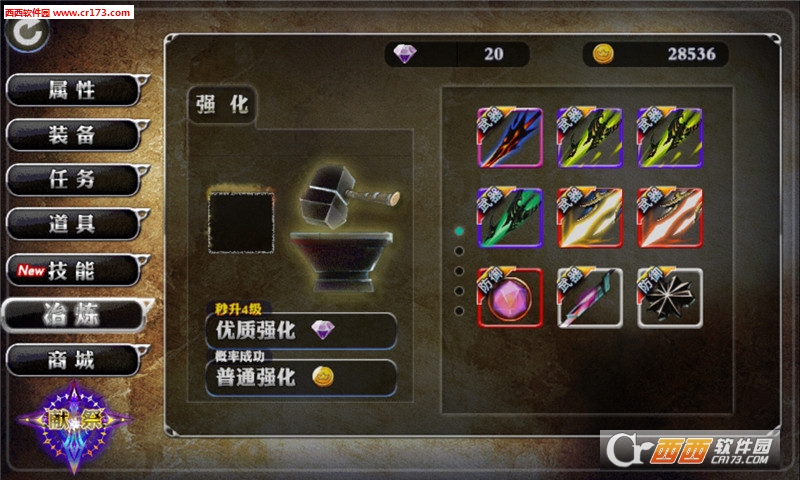Show the 技能 skills menu
The width and height of the screenshot is (800, 480).
(73, 270)
